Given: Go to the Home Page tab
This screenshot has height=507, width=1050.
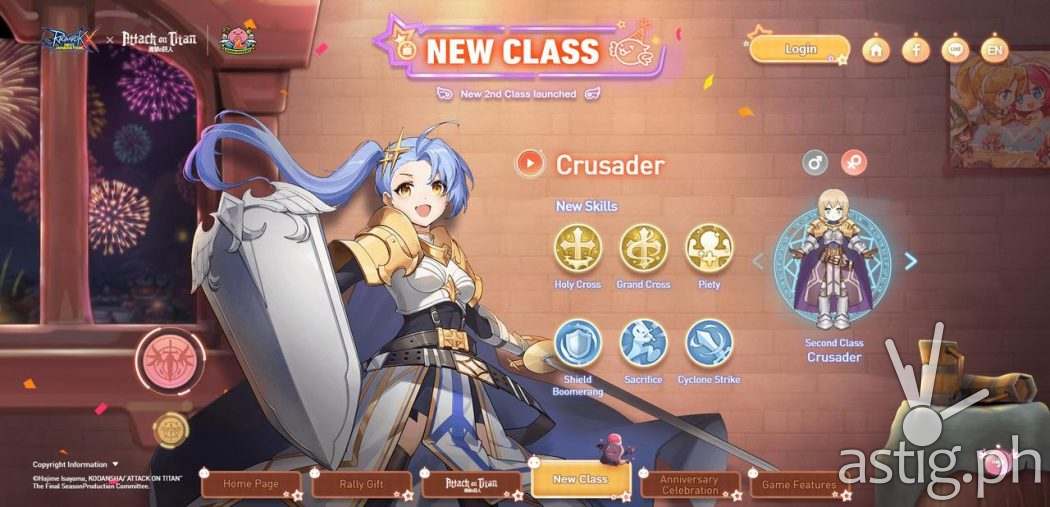Looking at the screenshot, I should (250, 485).
